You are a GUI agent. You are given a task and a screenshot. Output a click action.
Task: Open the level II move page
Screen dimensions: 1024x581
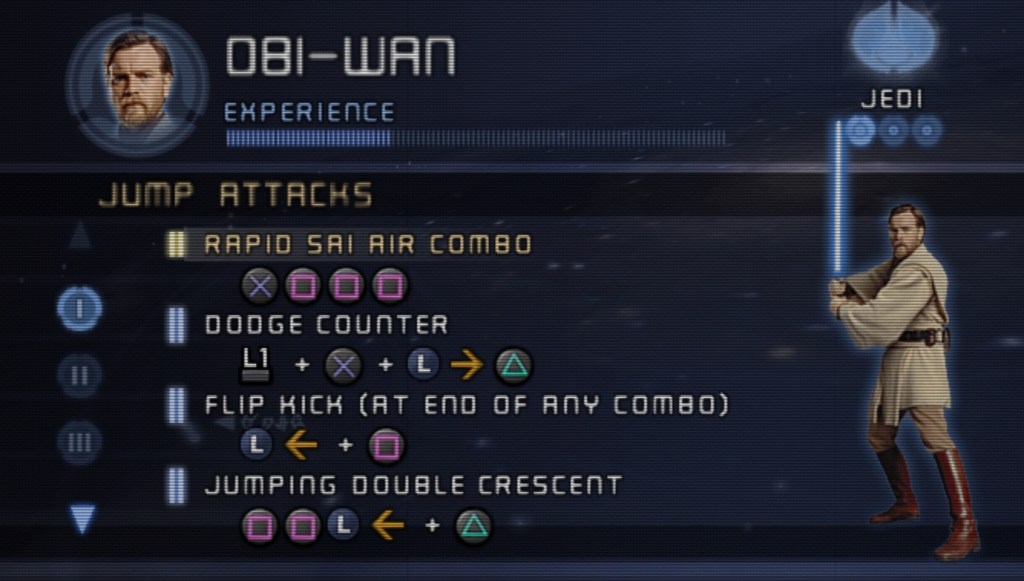click(x=80, y=375)
